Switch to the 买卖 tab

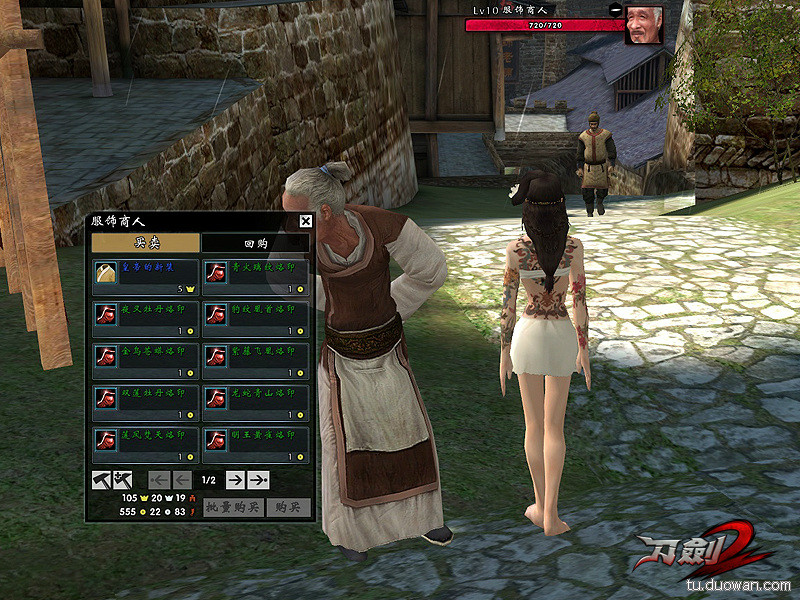(x=145, y=243)
